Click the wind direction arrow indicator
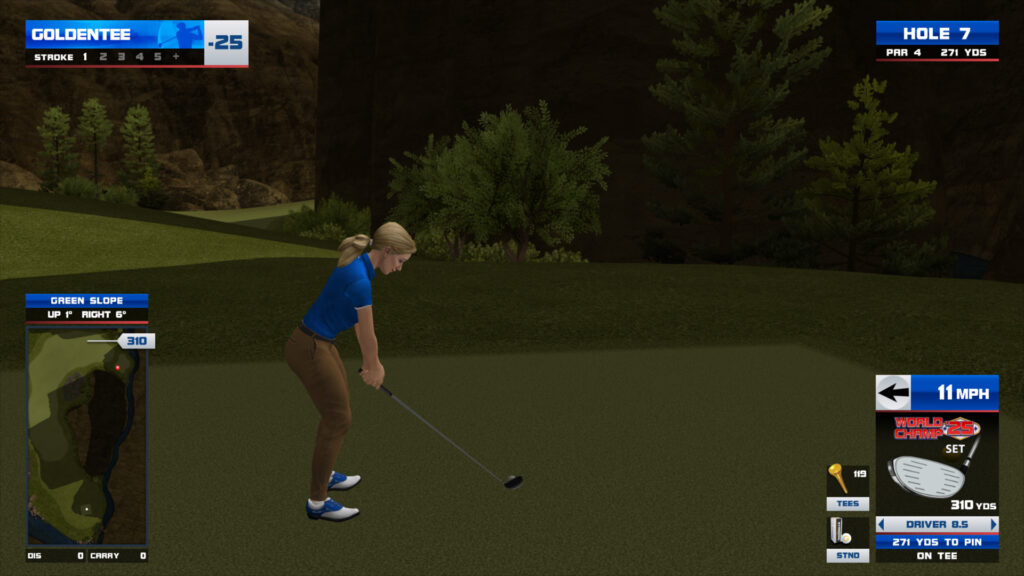Image resolution: width=1024 pixels, height=576 pixels. tap(893, 392)
